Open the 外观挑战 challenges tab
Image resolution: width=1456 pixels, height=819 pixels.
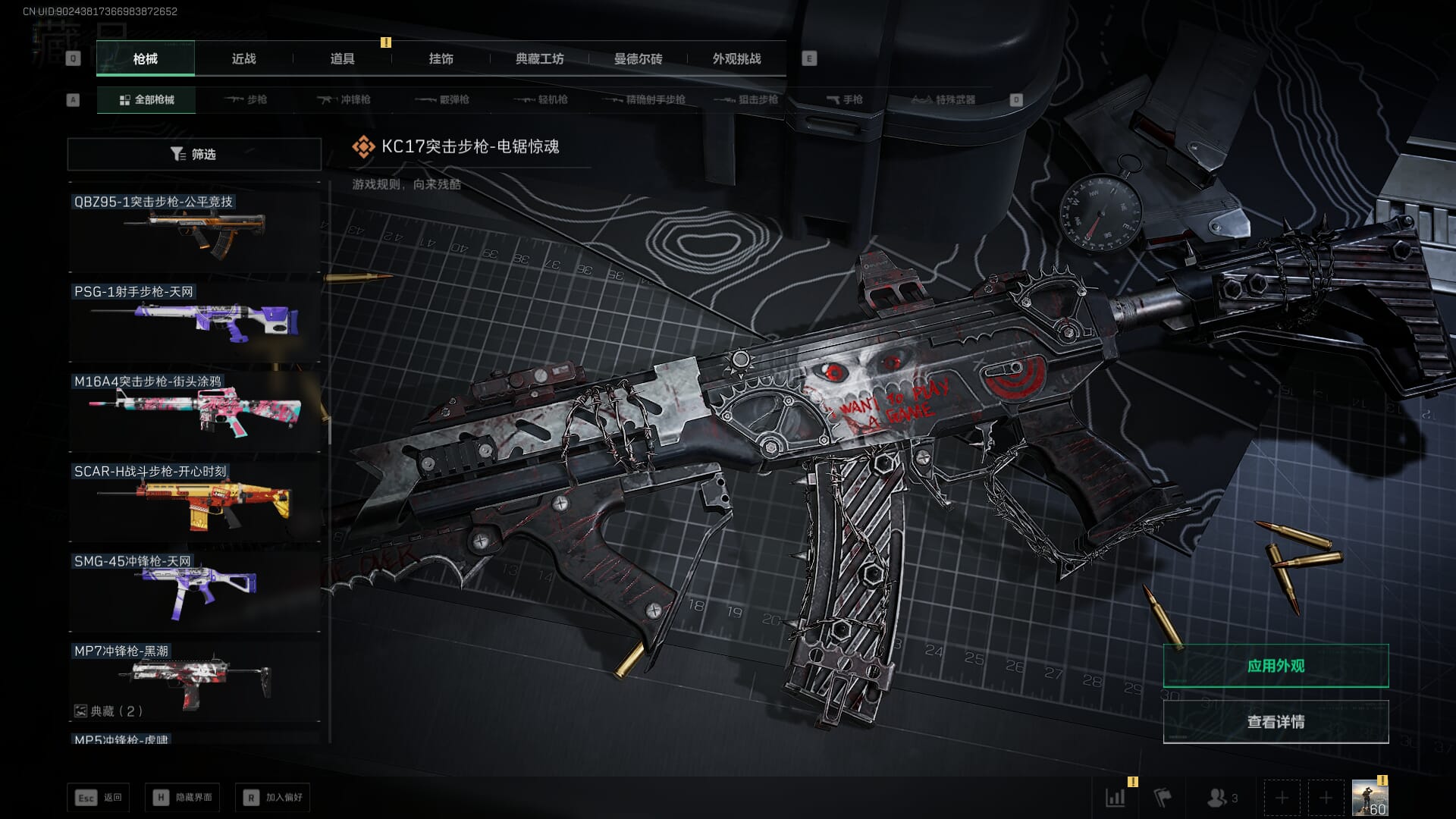[x=736, y=59]
